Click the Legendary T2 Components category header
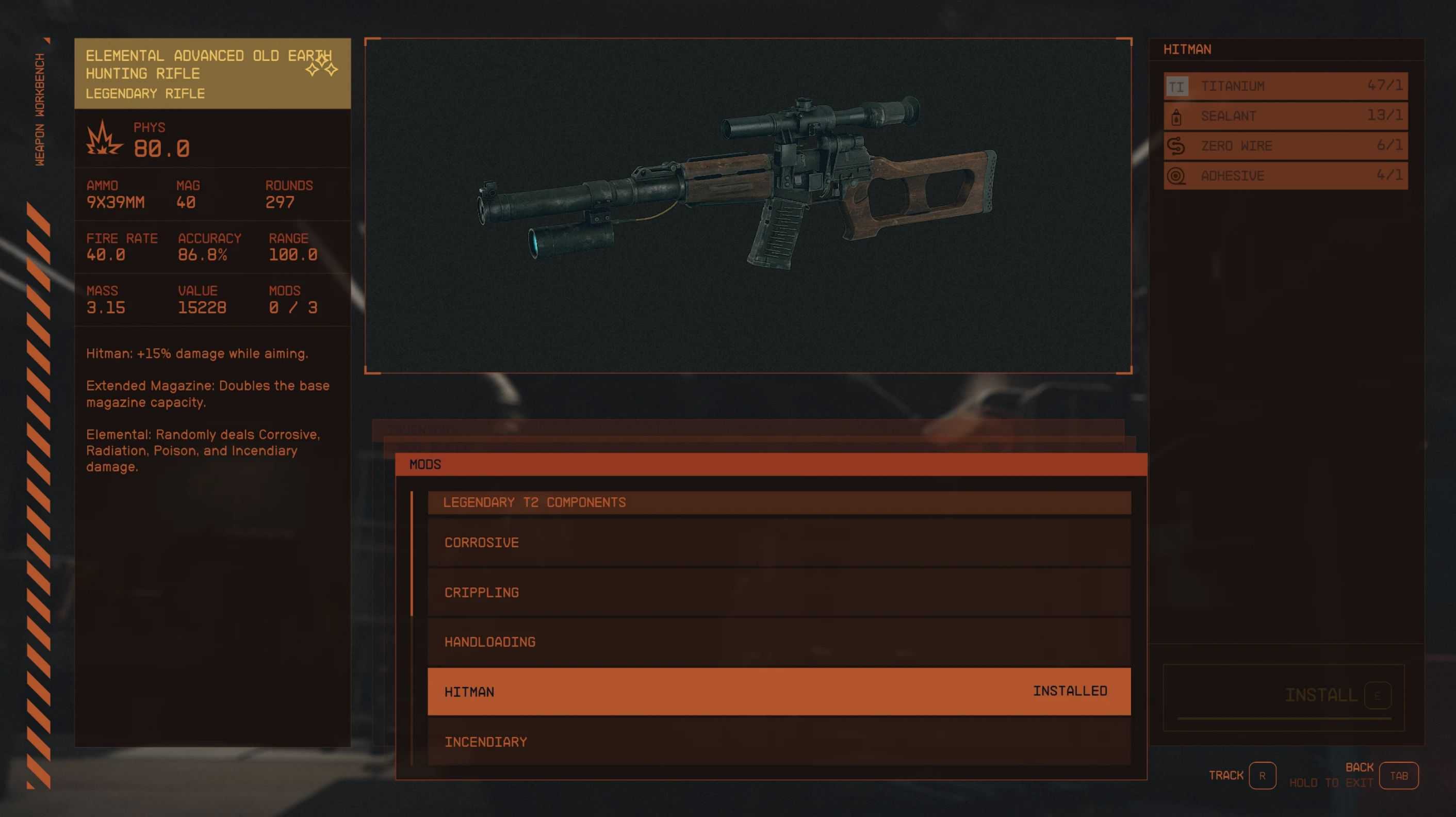This screenshot has height=817, width=1456. 778,502
